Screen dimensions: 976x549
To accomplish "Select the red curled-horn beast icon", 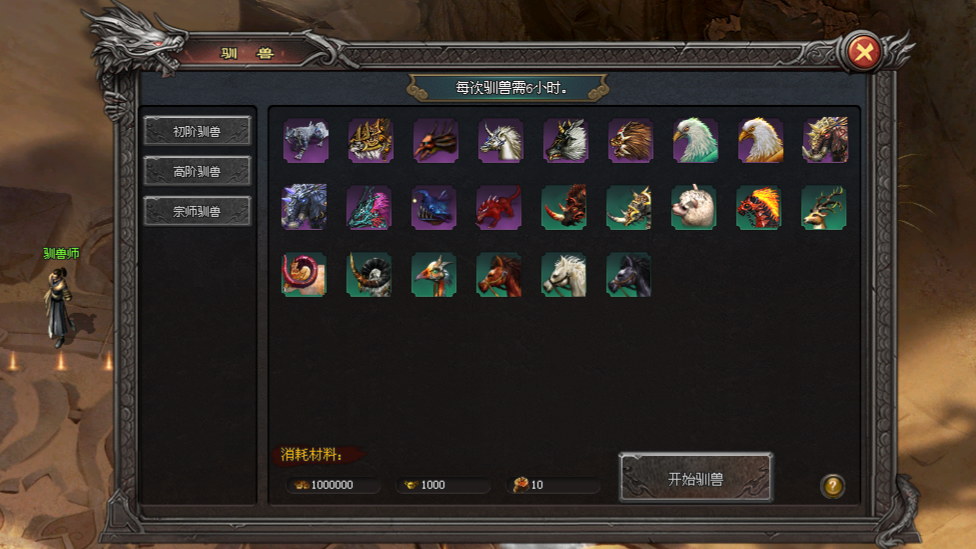I will click(x=304, y=274).
